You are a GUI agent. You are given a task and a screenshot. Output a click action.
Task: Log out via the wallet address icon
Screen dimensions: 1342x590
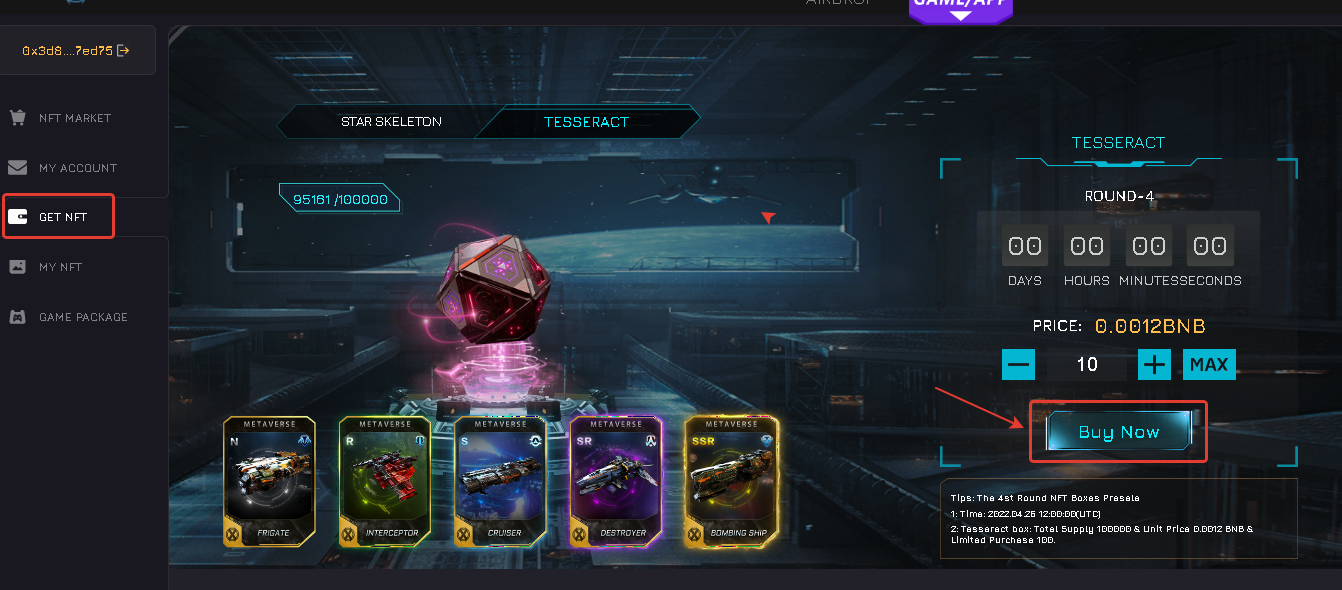(x=123, y=50)
